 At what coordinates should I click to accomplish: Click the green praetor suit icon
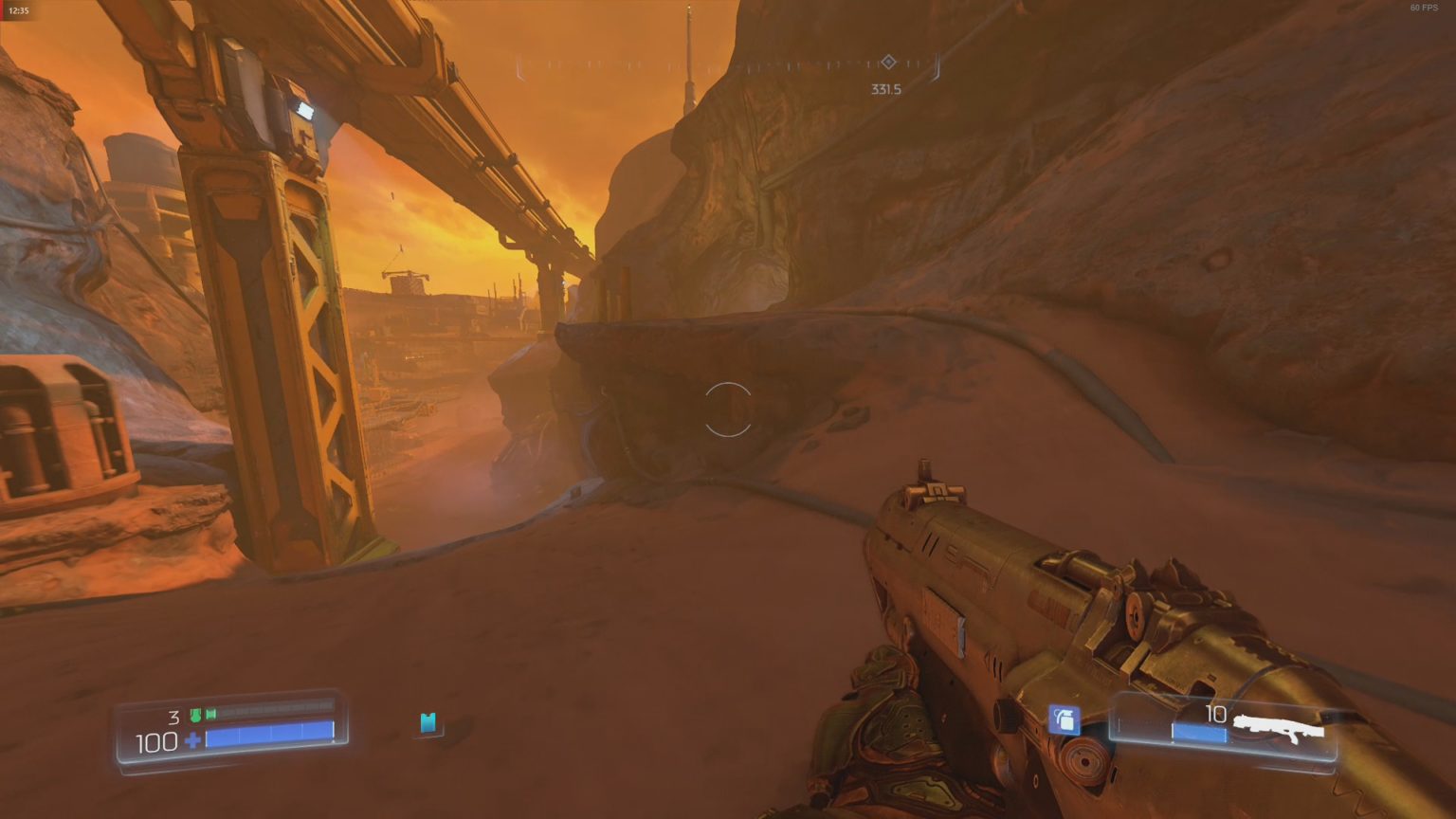pyautogui.click(x=196, y=716)
